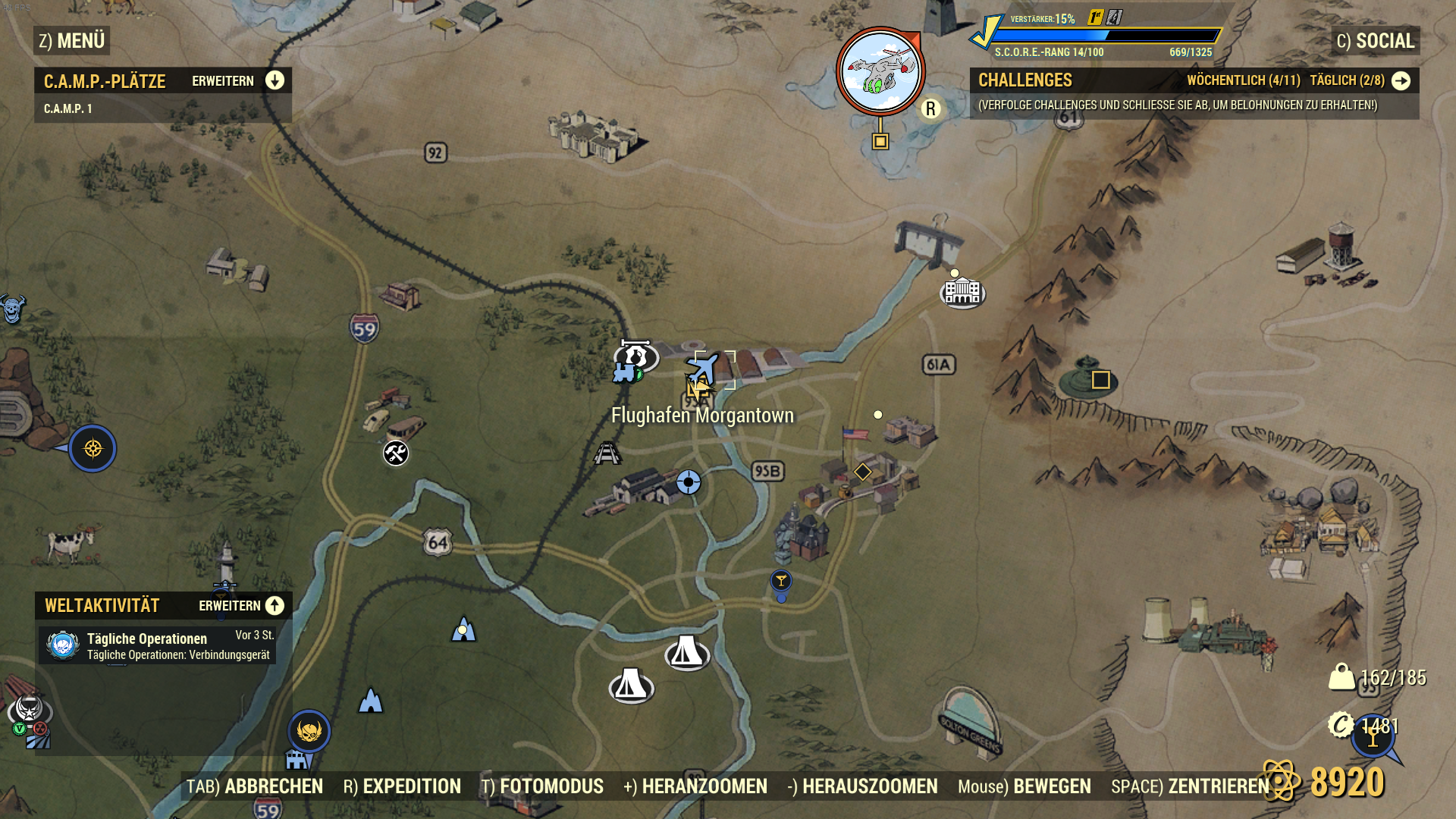Switch to the Täglich challenges tab
Viewport: 1456px width, 819px height.
click(x=1347, y=80)
